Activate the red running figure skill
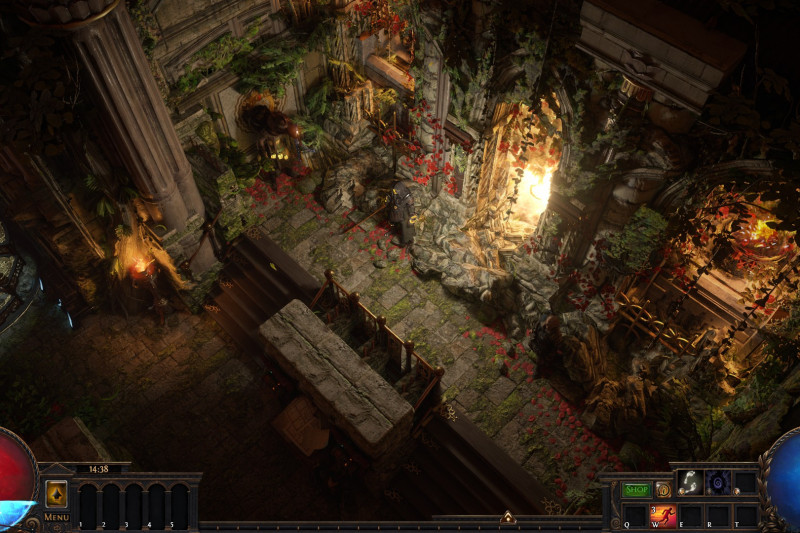 664,515
